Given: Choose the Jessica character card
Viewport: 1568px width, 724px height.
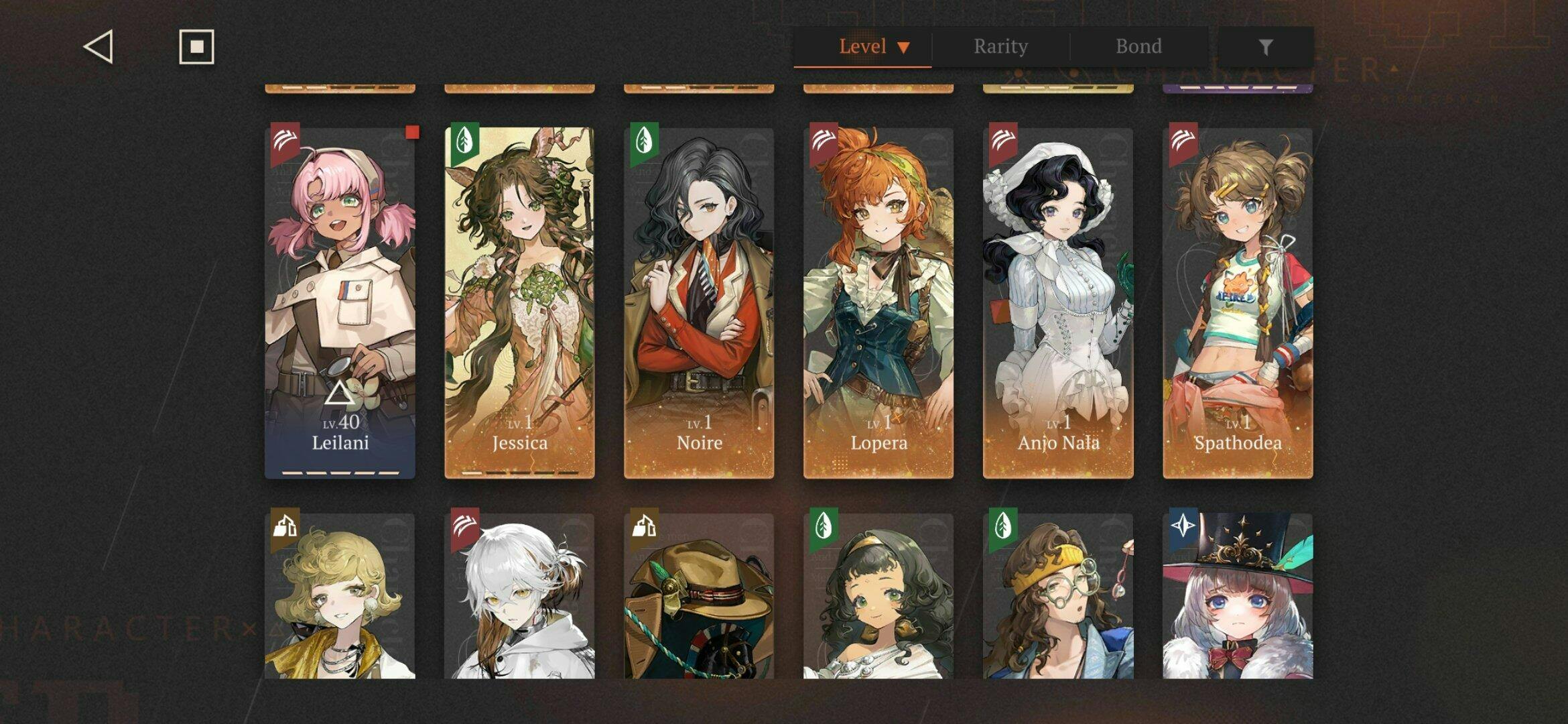Looking at the screenshot, I should pyautogui.click(x=519, y=302).
